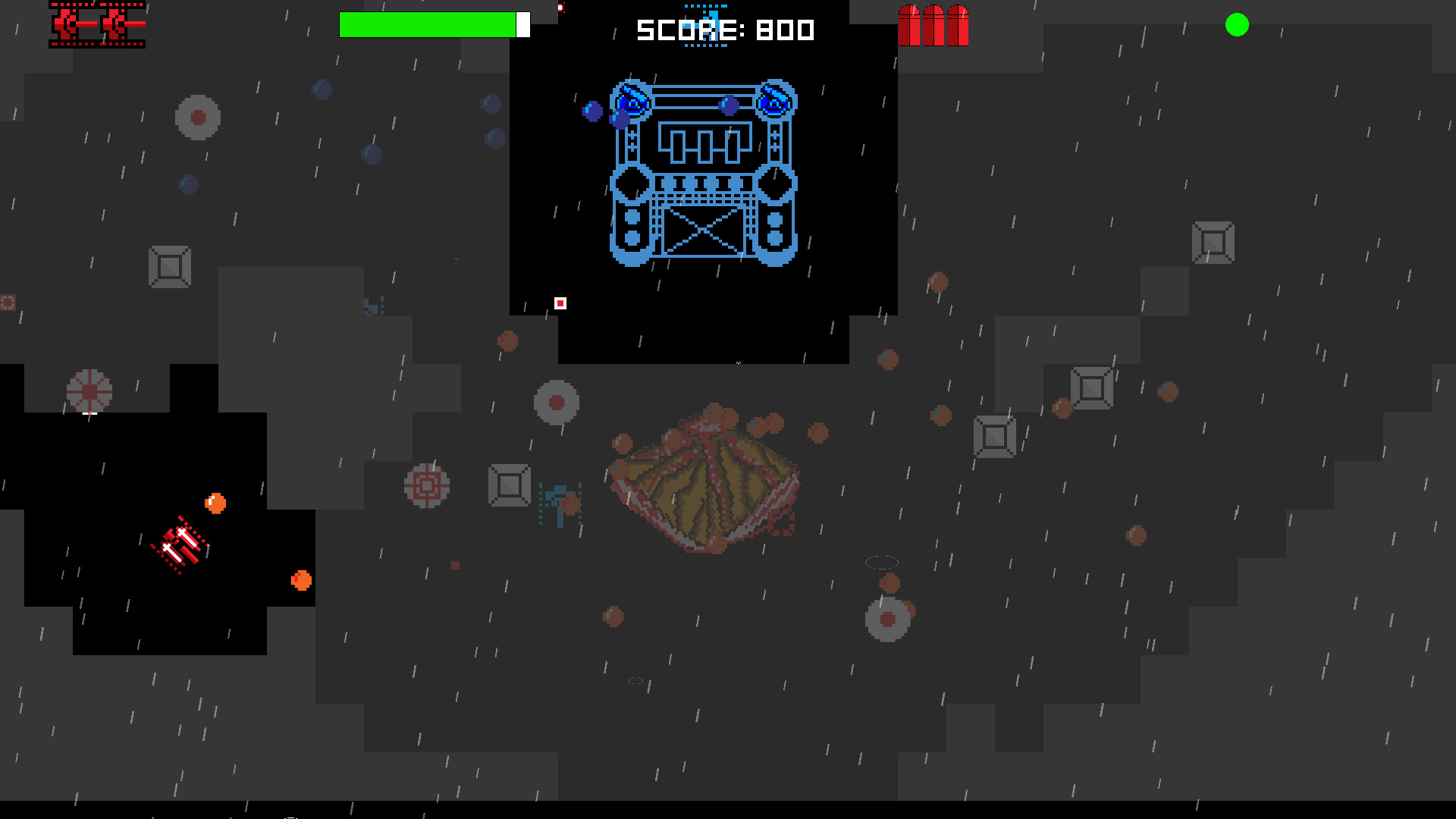Click the green health bar
The width and height of the screenshot is (1456, 819).
click(428, 24)
